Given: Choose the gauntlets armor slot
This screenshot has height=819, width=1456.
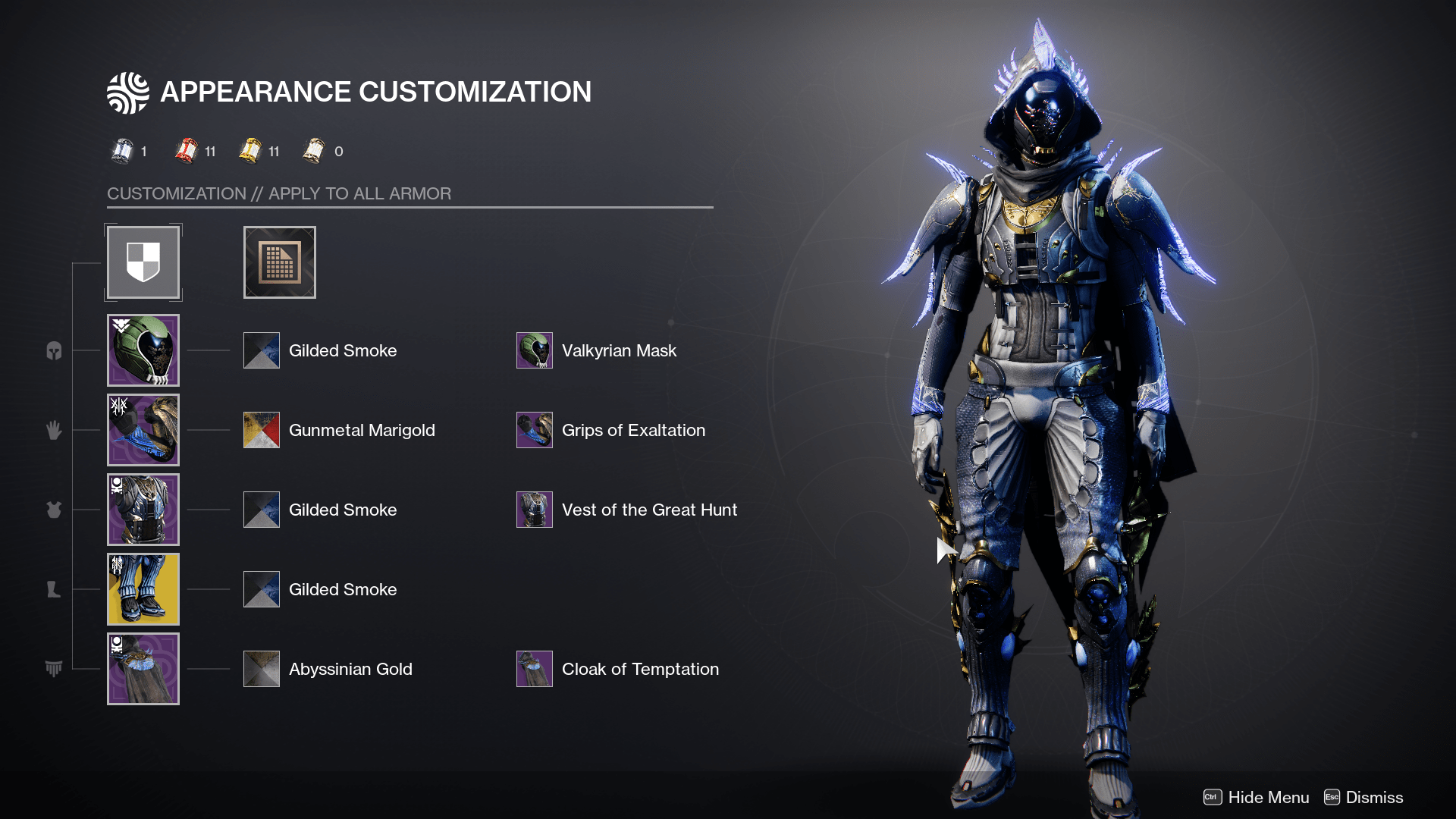Looking at the screenshot, I should [x=143, y=430].
